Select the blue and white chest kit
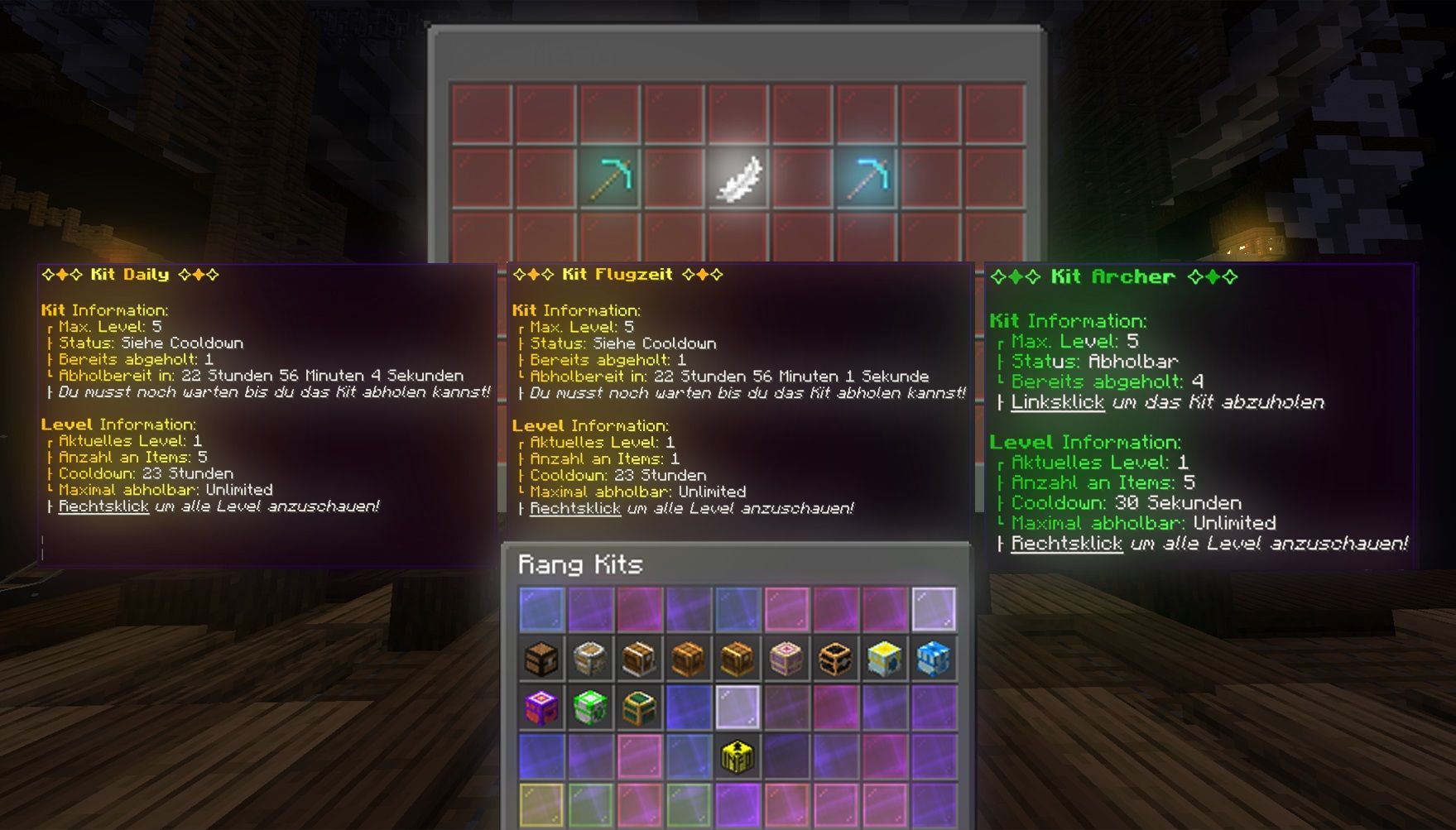 [x=934, y=659]
